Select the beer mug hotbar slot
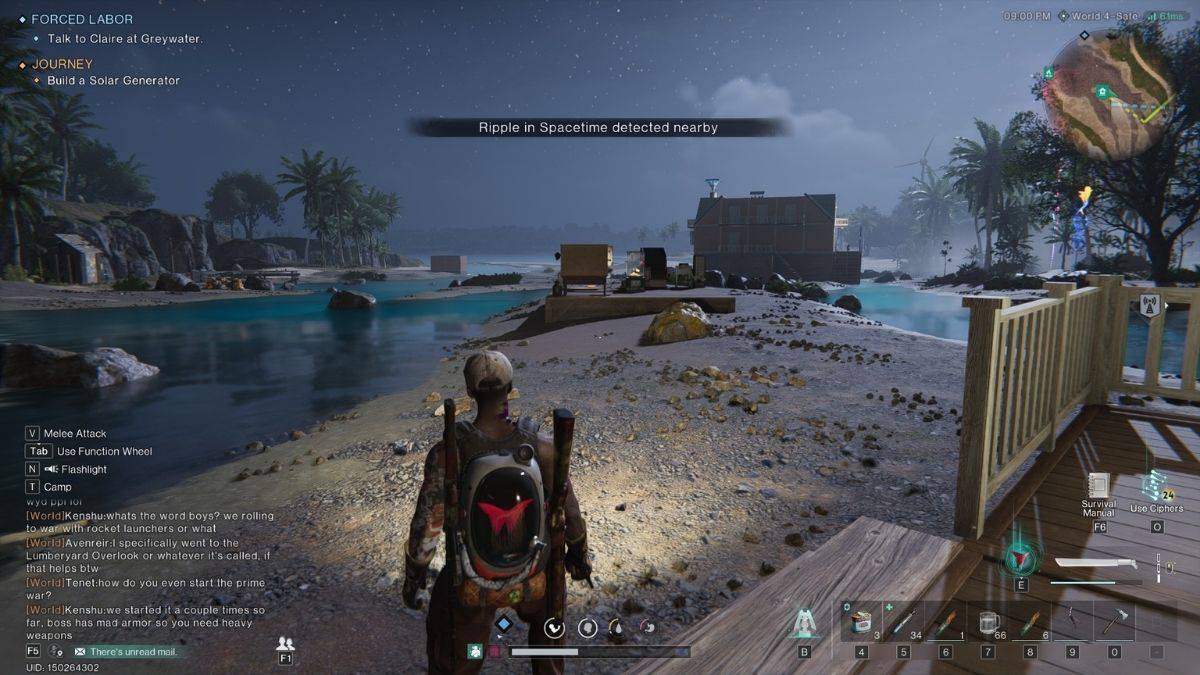This screenshot has height=675, width=1200. 988,622
